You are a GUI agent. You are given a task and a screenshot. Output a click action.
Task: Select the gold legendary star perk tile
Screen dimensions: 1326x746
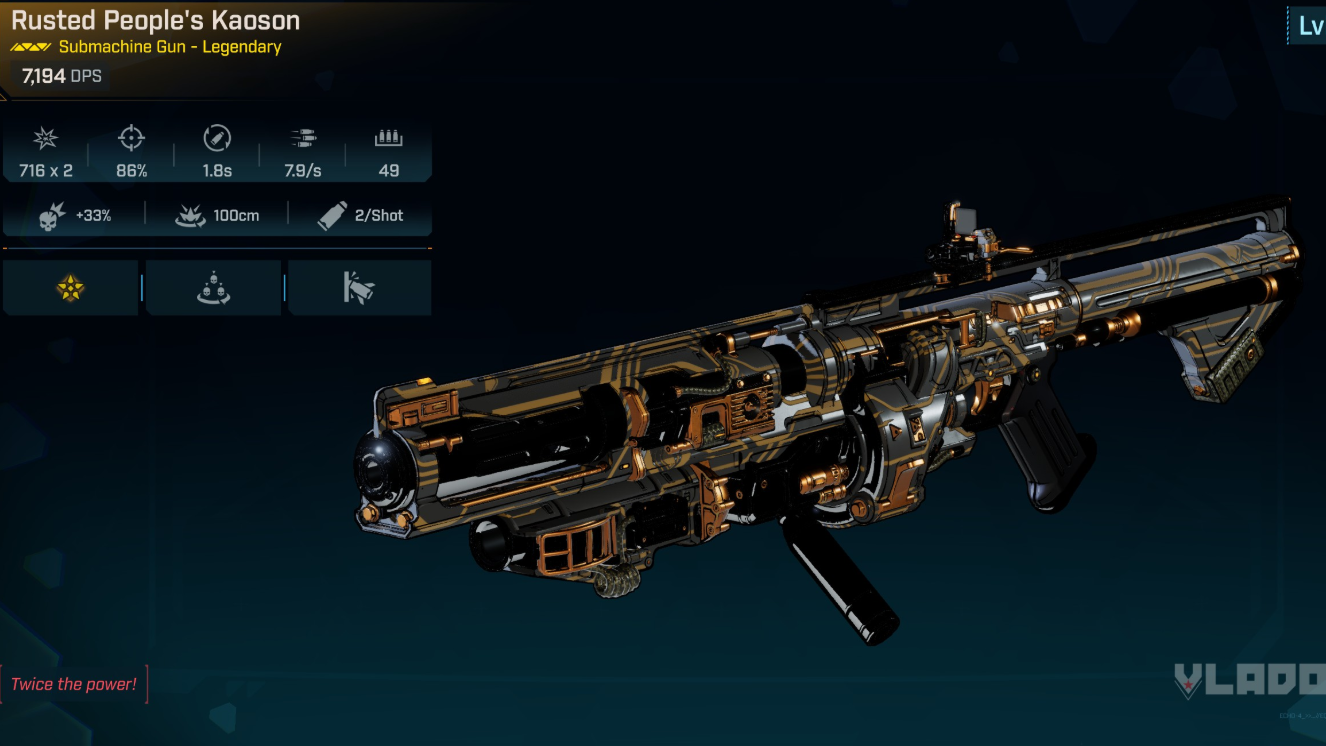click(71, 288)
